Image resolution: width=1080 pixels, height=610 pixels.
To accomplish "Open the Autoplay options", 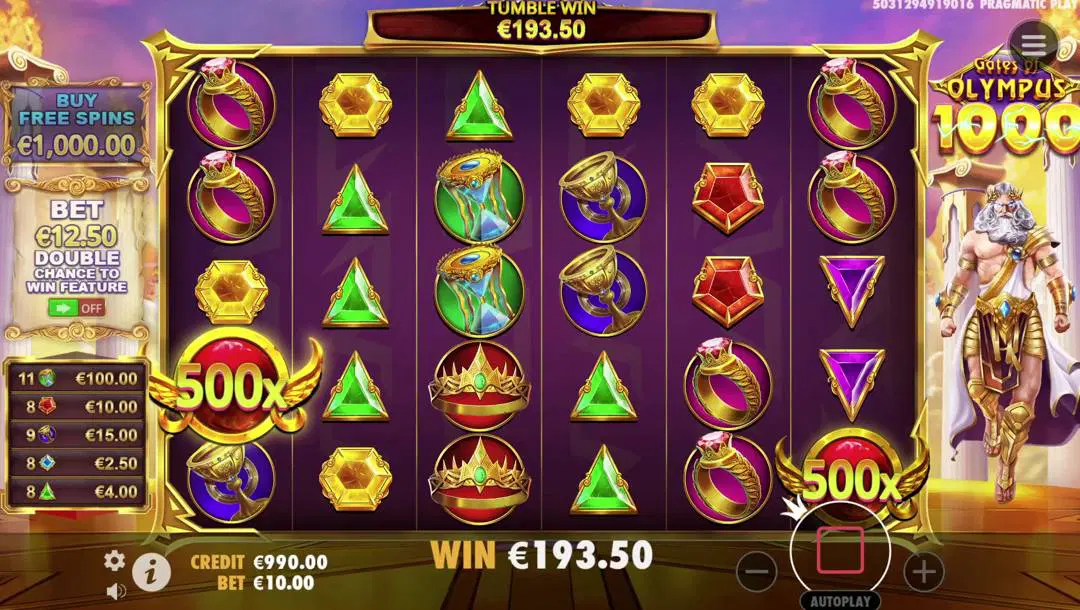I will tap(840, 602).
